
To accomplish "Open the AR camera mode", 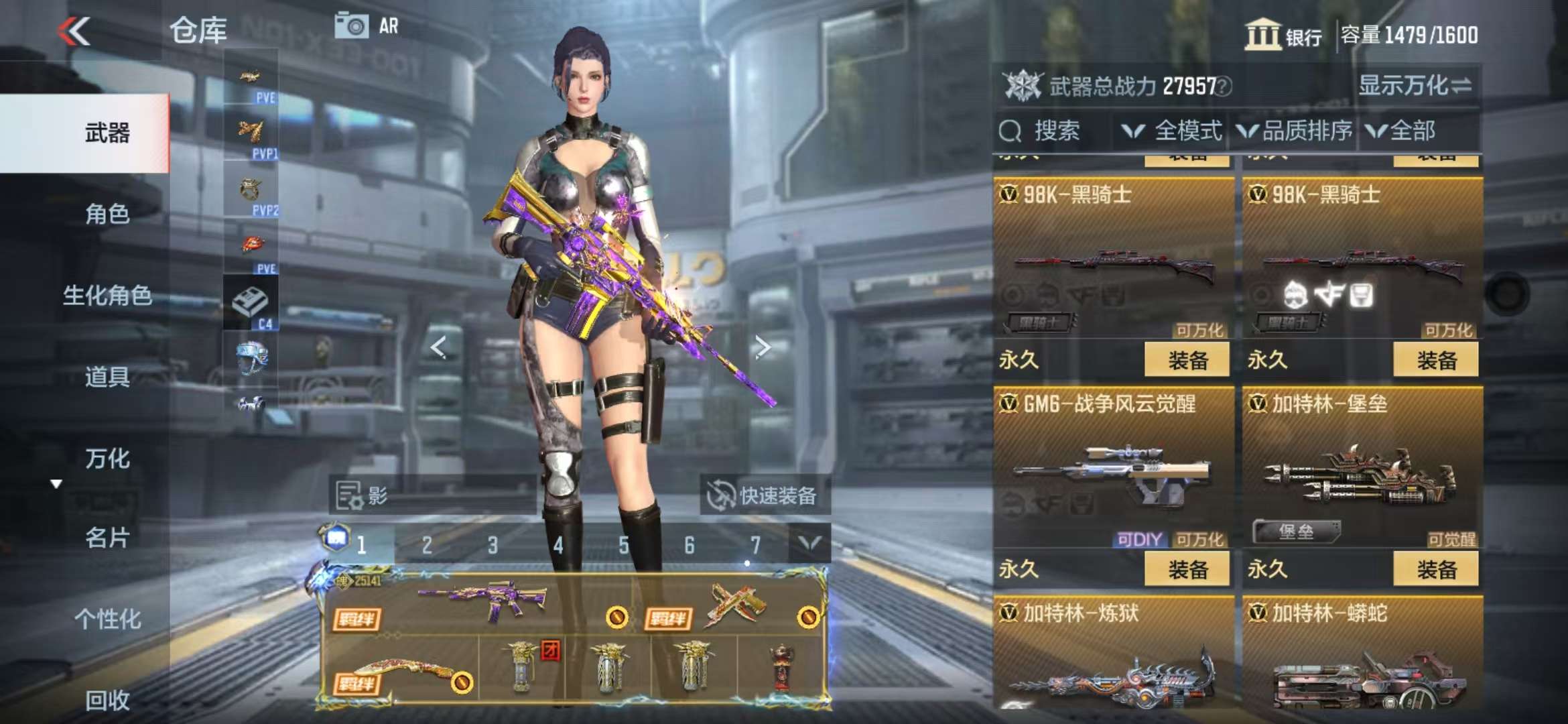I will 367,27.
